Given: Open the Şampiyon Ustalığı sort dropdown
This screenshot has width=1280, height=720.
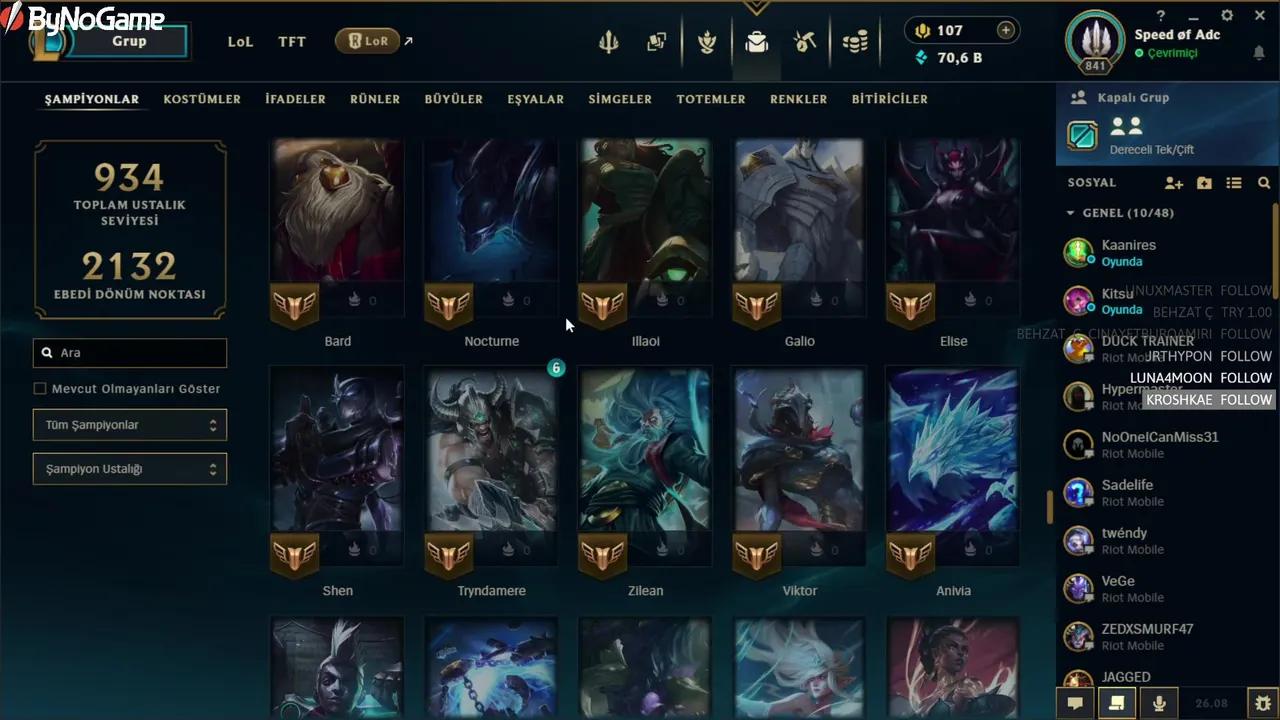Looking at the screenshot, I should pos(129,468).
